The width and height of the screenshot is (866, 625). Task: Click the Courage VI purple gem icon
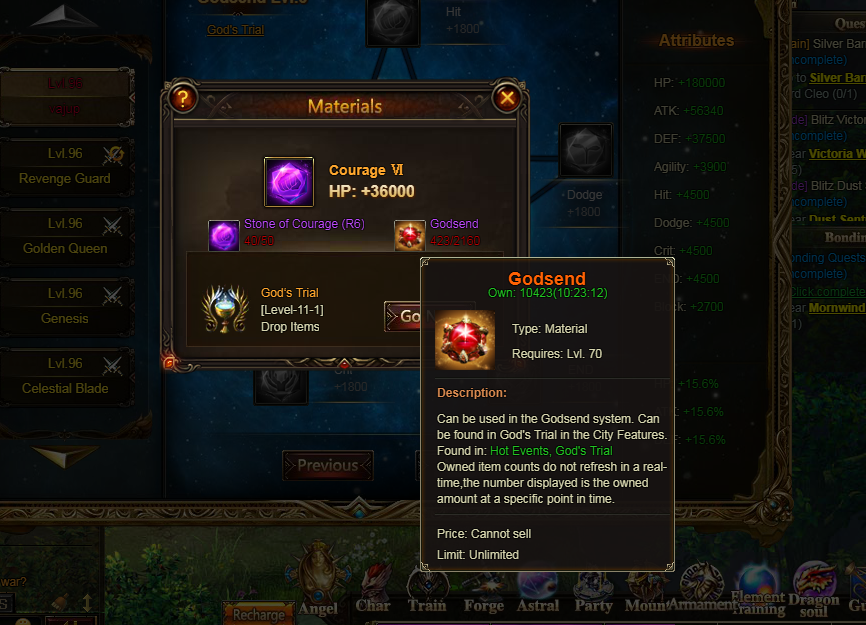tap(289, 181)
